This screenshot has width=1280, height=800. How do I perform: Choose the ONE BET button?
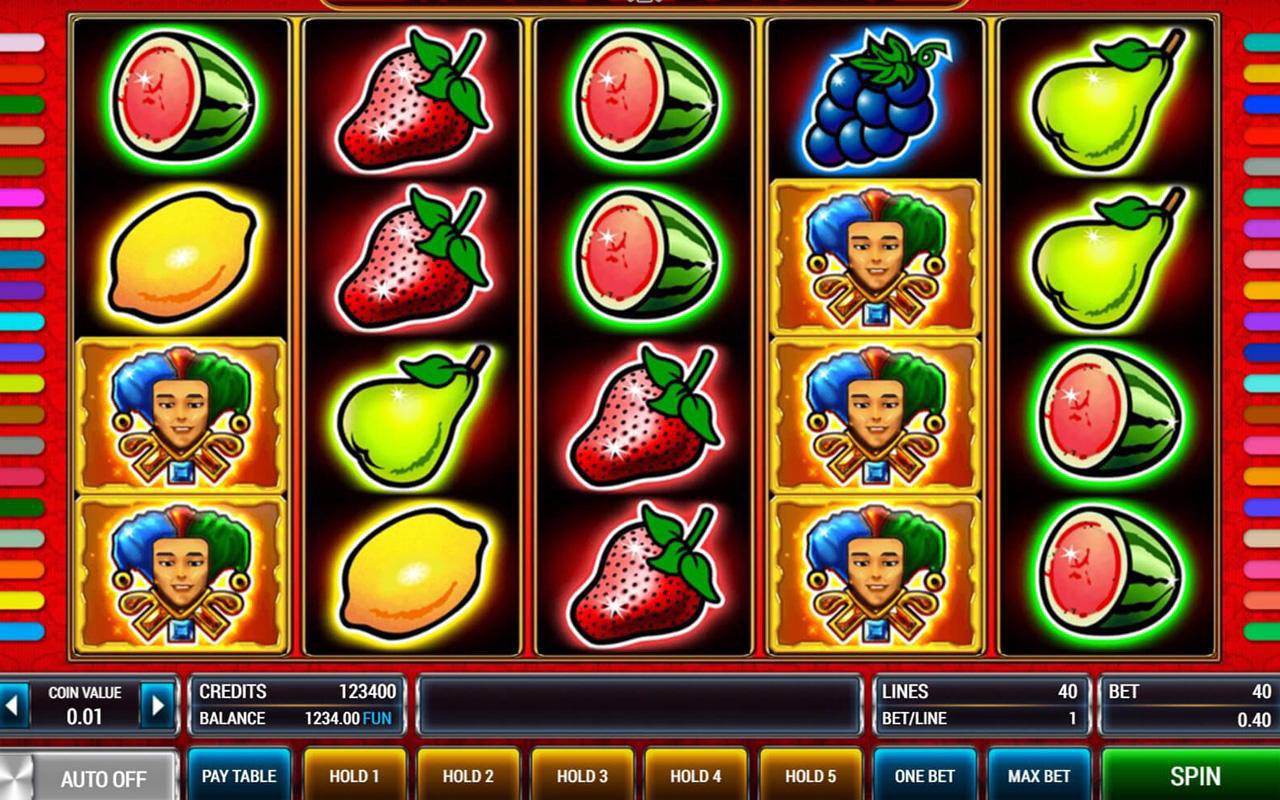point(924,776)
